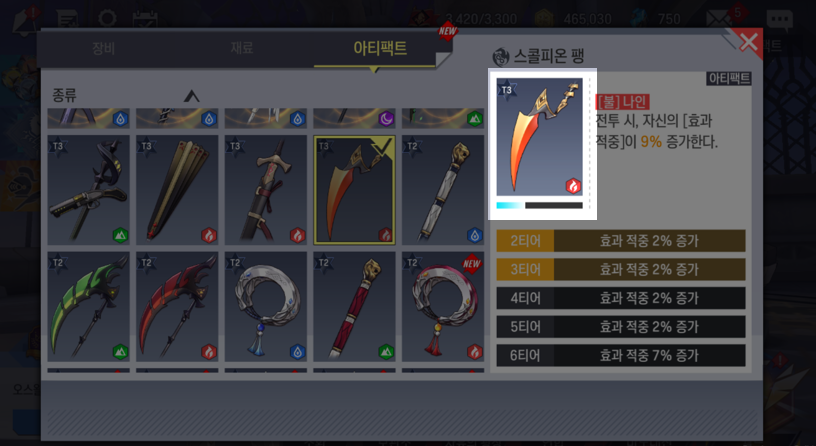Image resolution: width=816 pixels, height=446 pixels.
Task: Select the T3 flintlock pistol artifact
Action: (88, 190)
